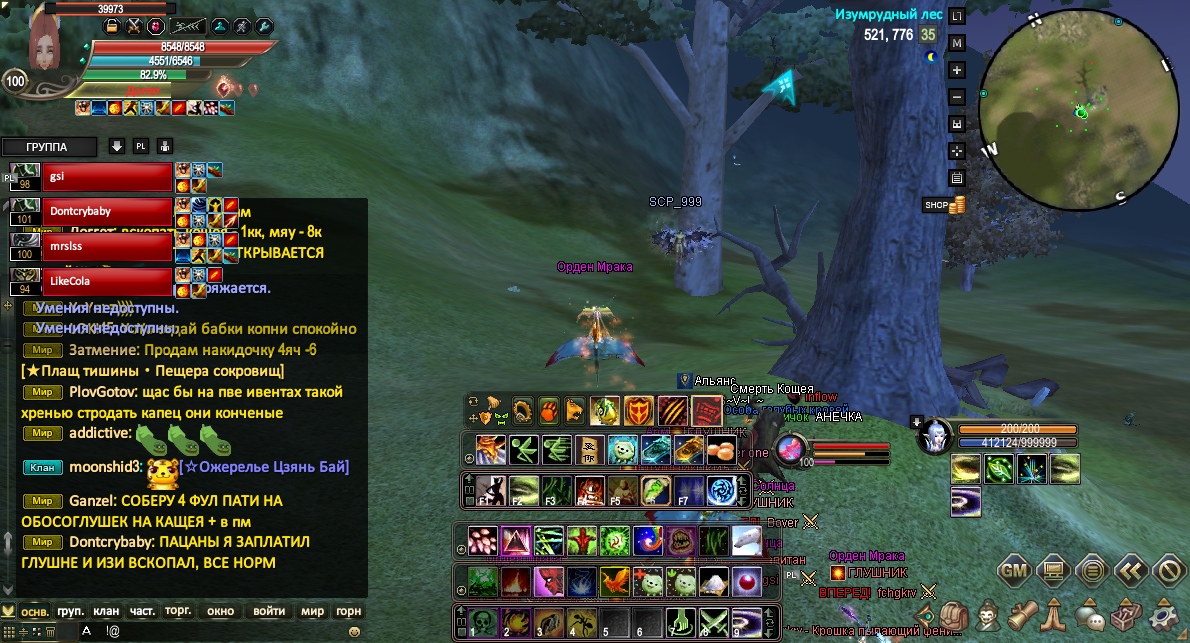Select party member Dontcrybaby

(107, 212)
